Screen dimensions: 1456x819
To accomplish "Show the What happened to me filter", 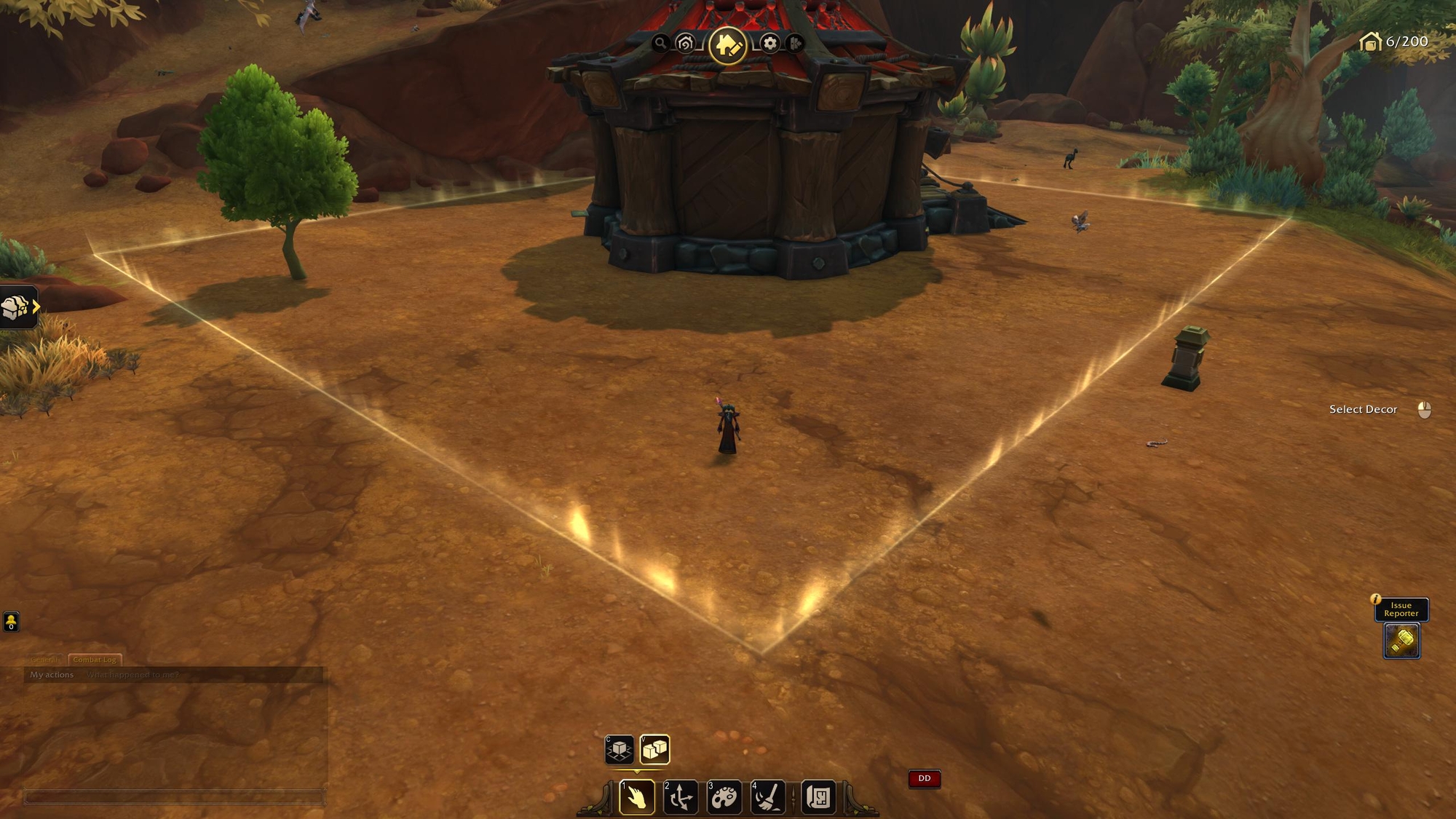I will point(132,675).
